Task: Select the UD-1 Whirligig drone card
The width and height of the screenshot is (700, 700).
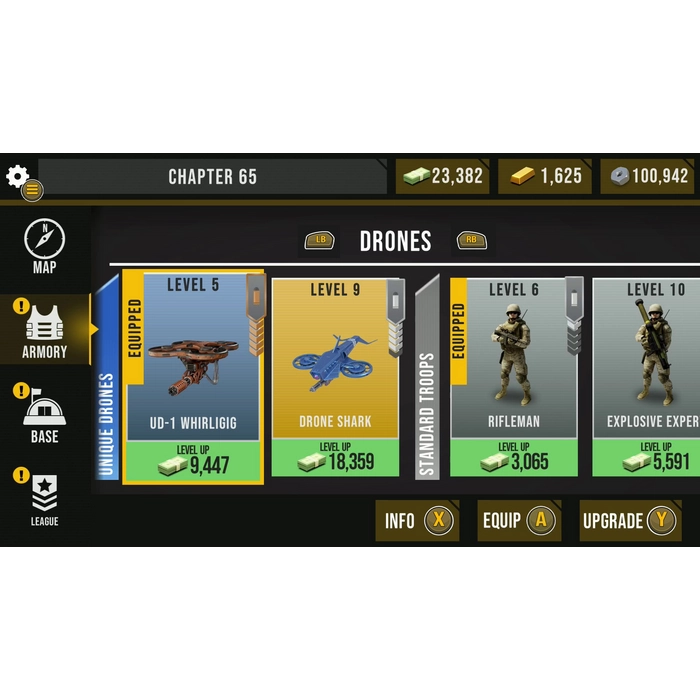Action: pos(193,360)
